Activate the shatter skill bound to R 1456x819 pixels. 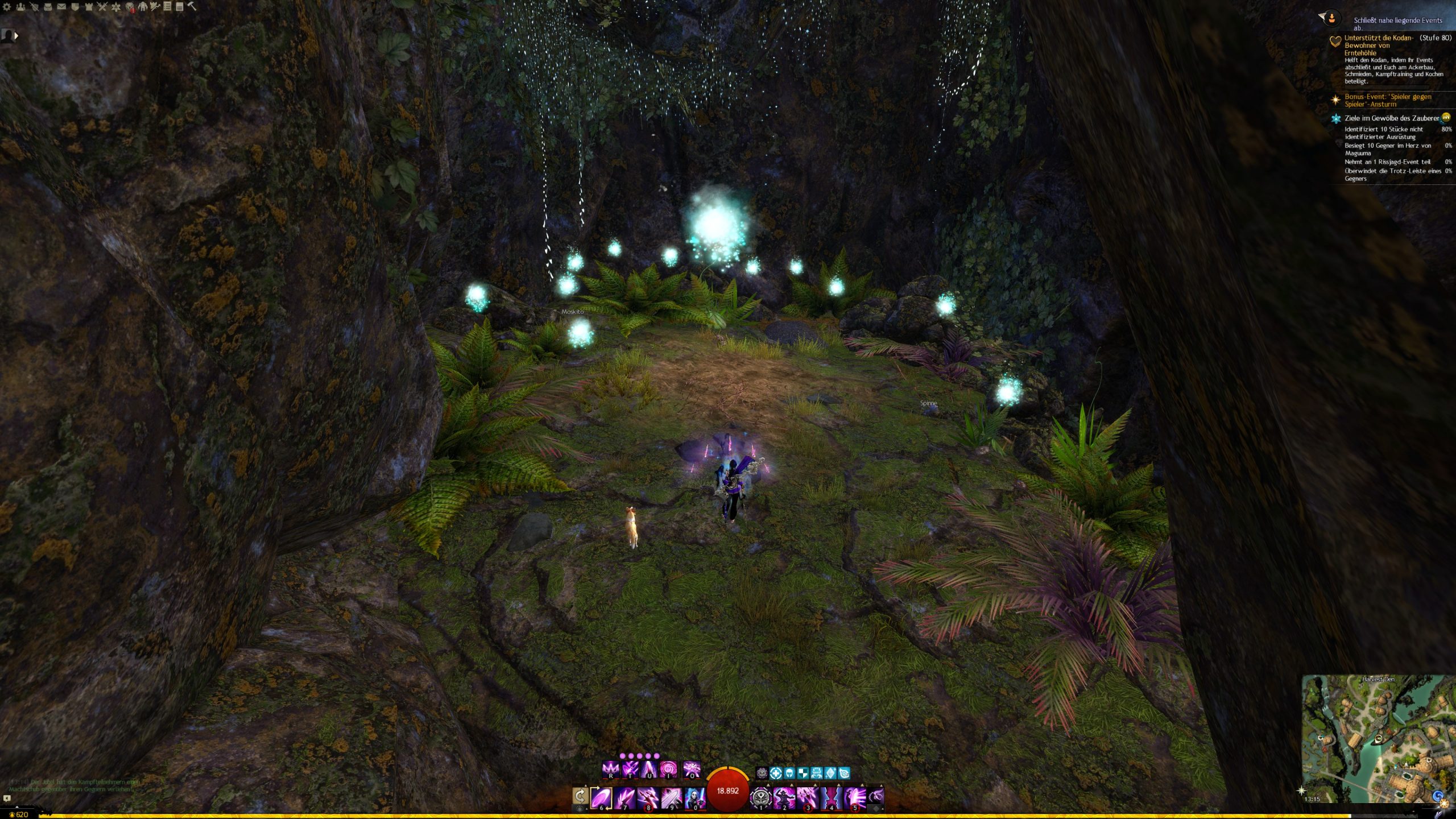(x=610, y=770)
